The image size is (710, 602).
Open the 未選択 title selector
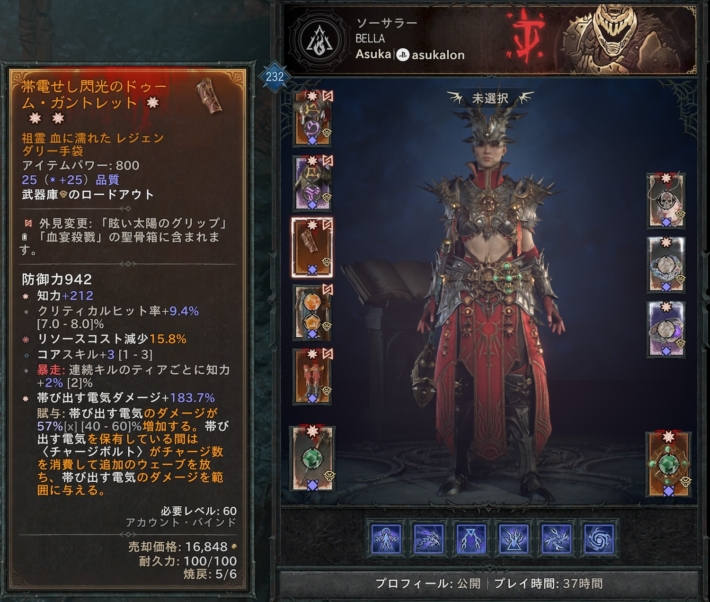[x=491, y=99]
